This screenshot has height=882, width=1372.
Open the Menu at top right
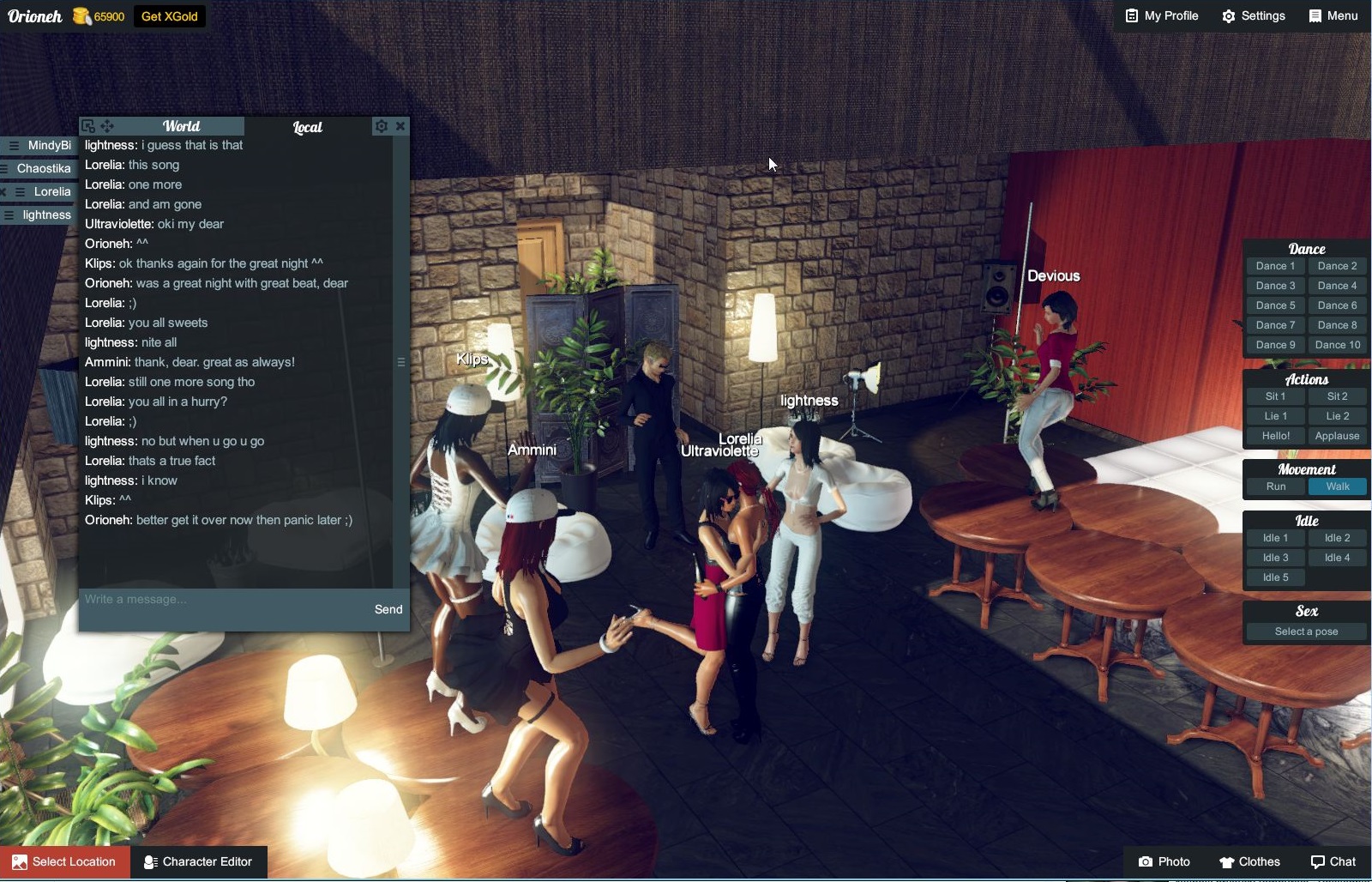[1333, 15]
